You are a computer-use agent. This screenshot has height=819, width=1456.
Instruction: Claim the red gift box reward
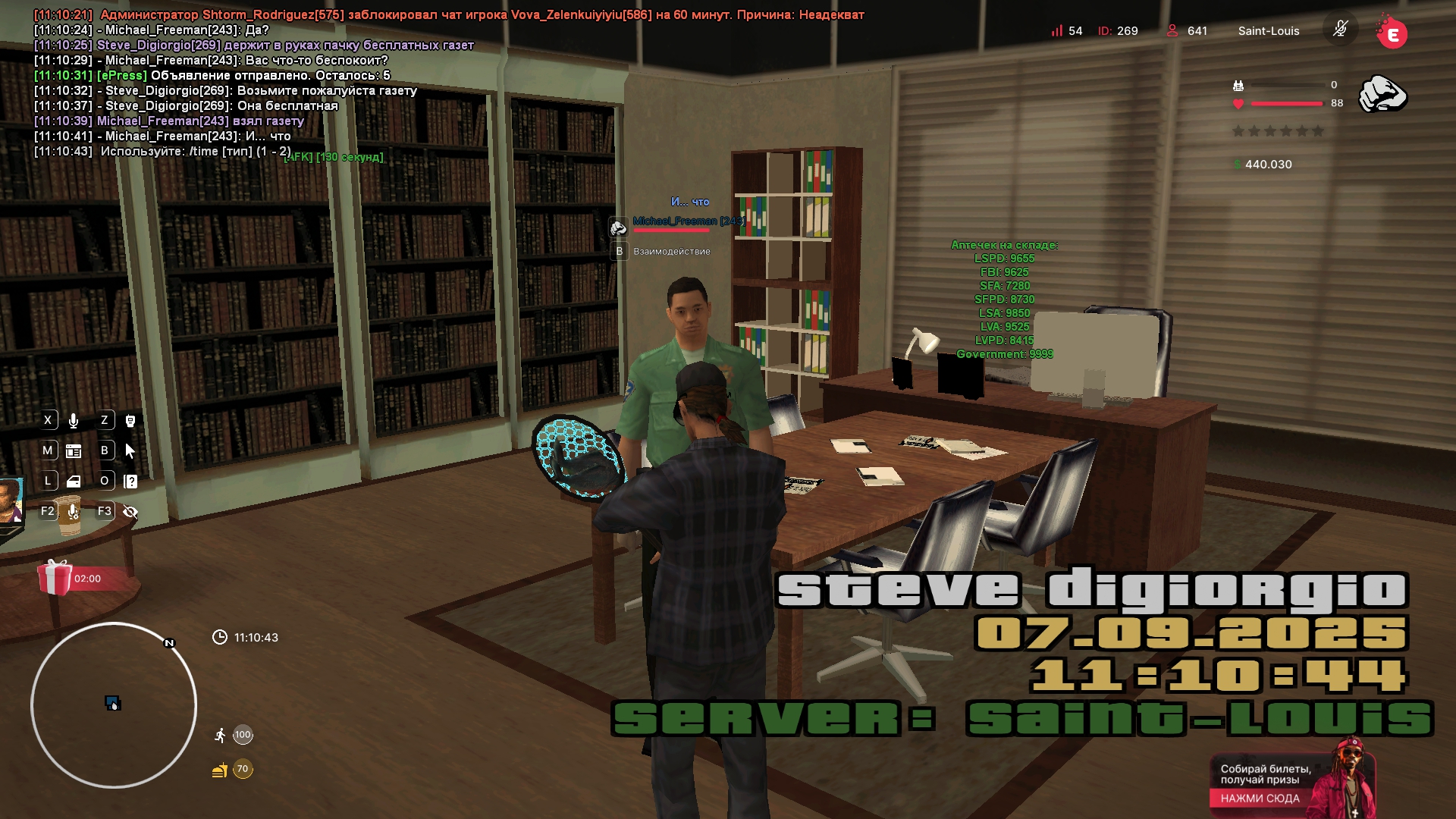pos(55,578)
